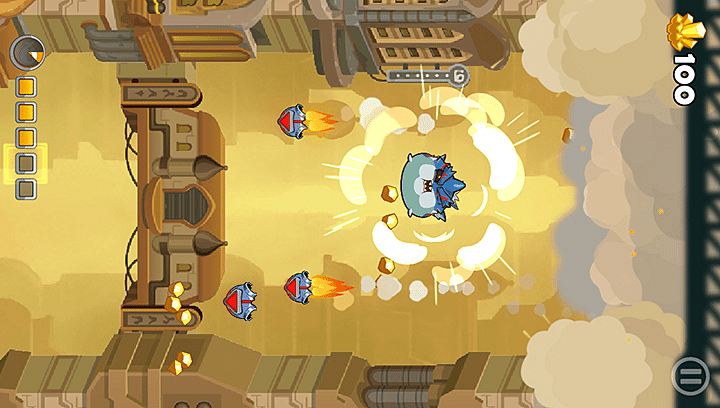Pause the game with the round button
This screenshot has height=408, width=720.
(690, 376)
